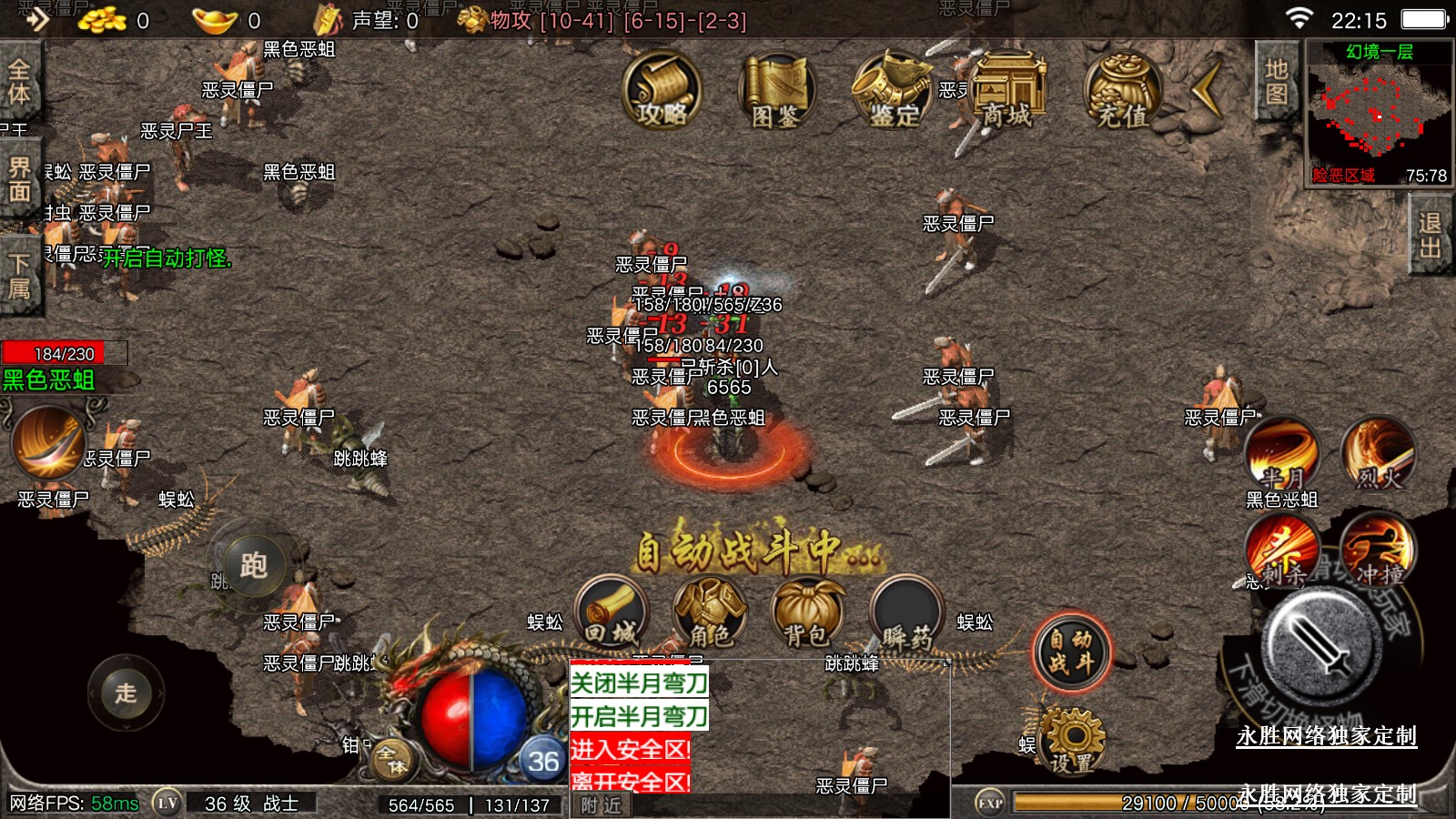This screenshot has height=819, width=1456.
Task: Open the 下属 followers tab
Action: [x=19, y=276]
